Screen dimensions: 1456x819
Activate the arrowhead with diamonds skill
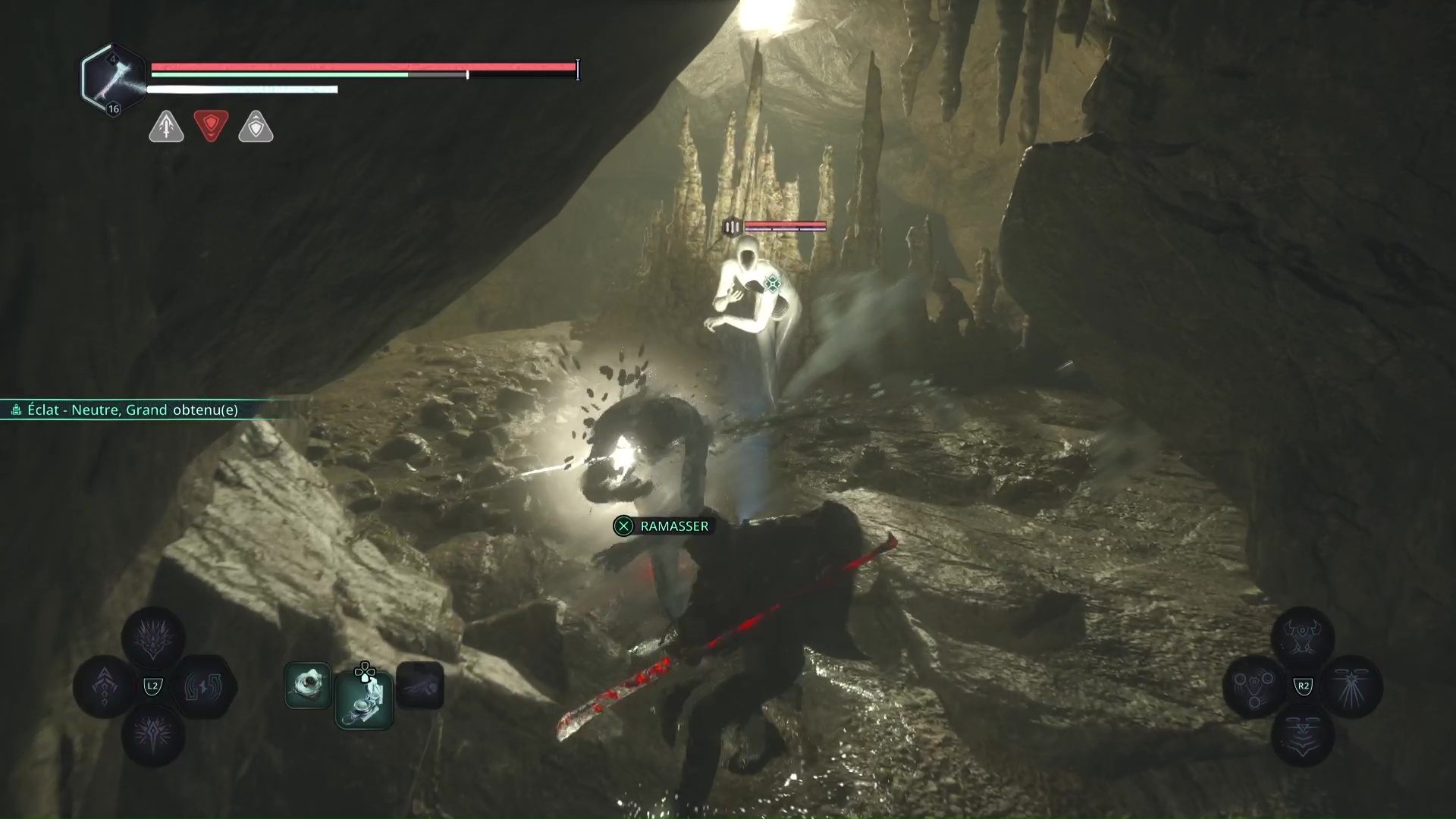click(x=105, y=686)
